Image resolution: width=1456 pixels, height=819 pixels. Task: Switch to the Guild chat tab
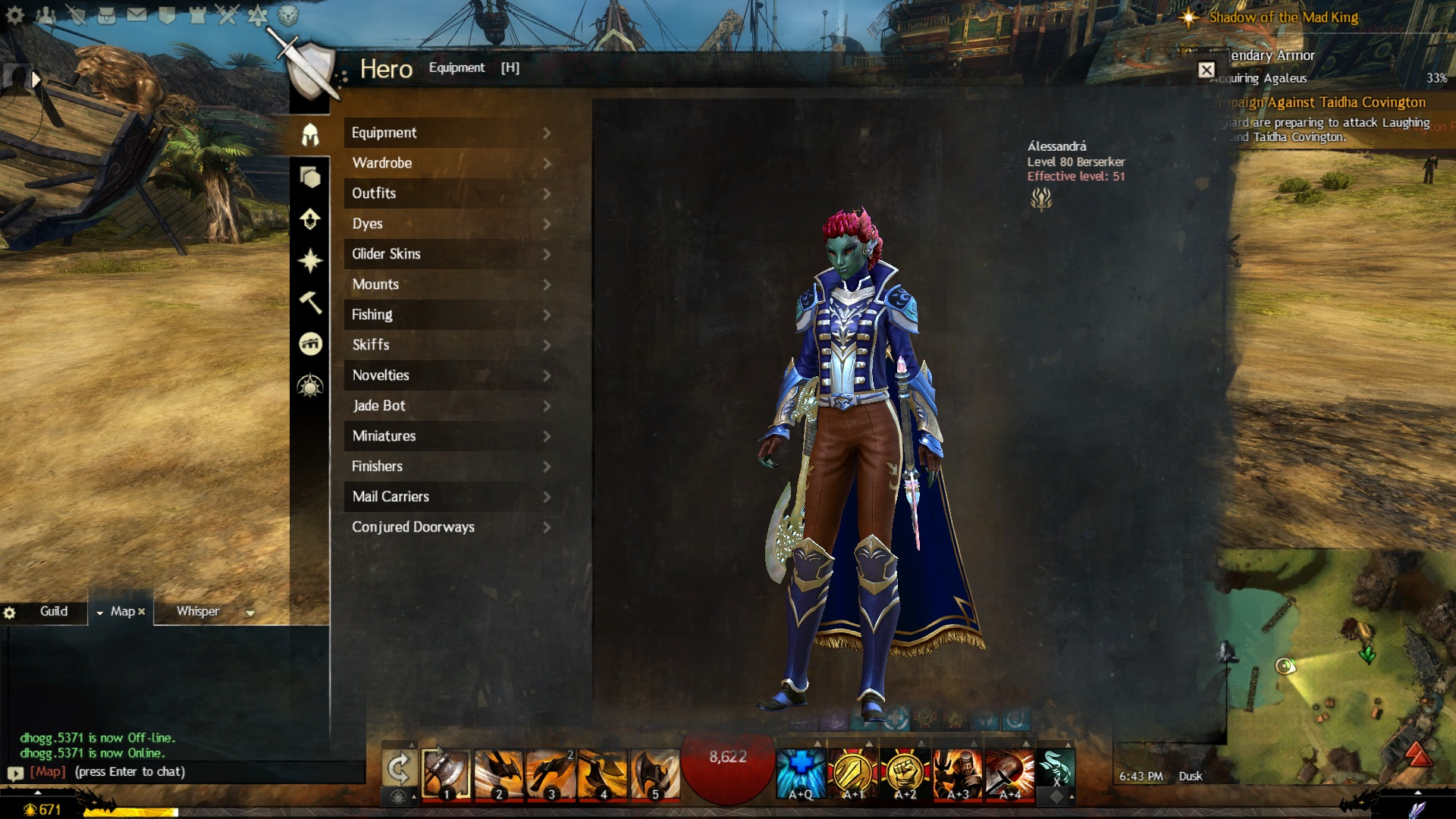pyautogui.click(x=54, y=611)
